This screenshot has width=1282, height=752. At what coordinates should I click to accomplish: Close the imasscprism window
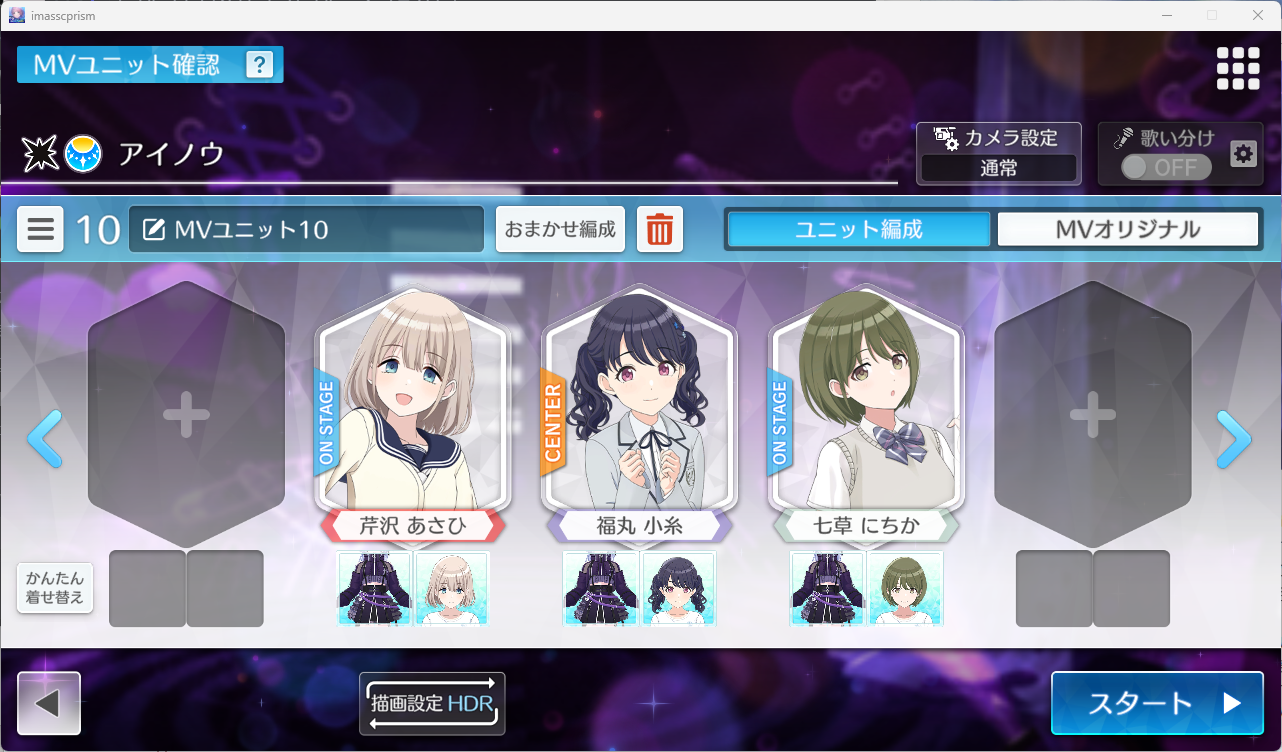pyautogui.click(x=1258, y=15)
